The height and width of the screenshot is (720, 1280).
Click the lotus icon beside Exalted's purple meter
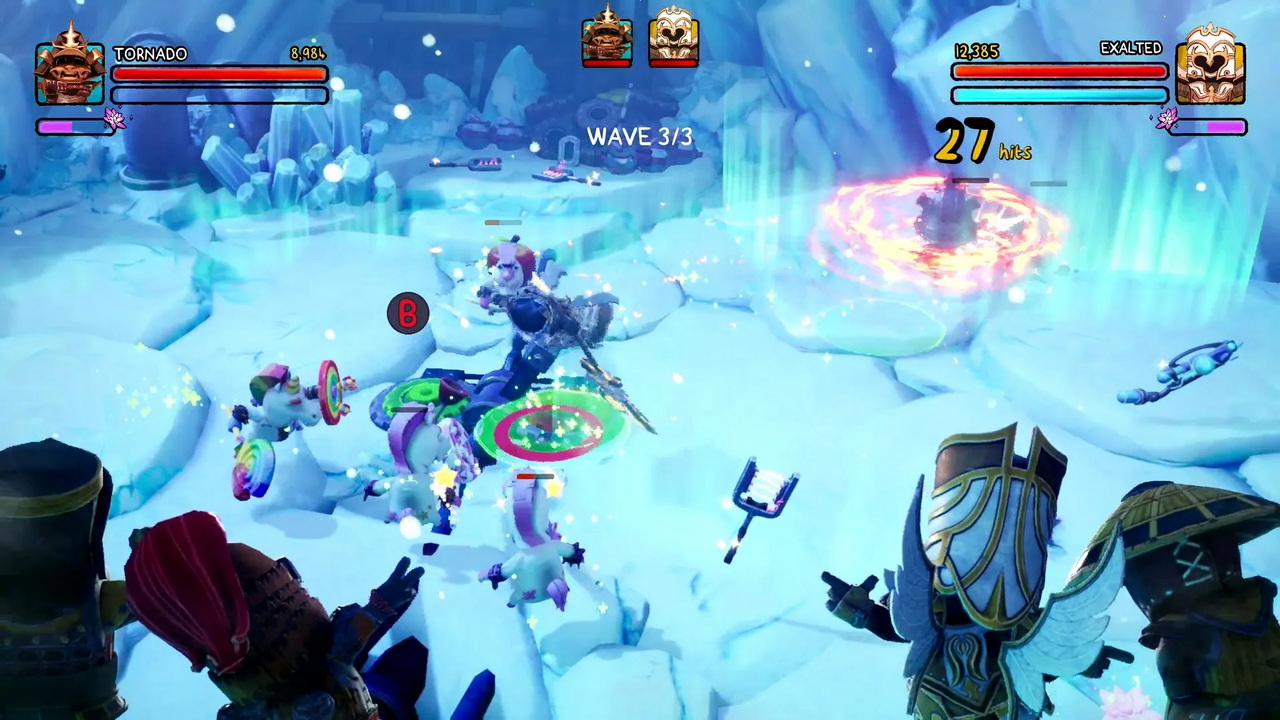pos(1166,120)
